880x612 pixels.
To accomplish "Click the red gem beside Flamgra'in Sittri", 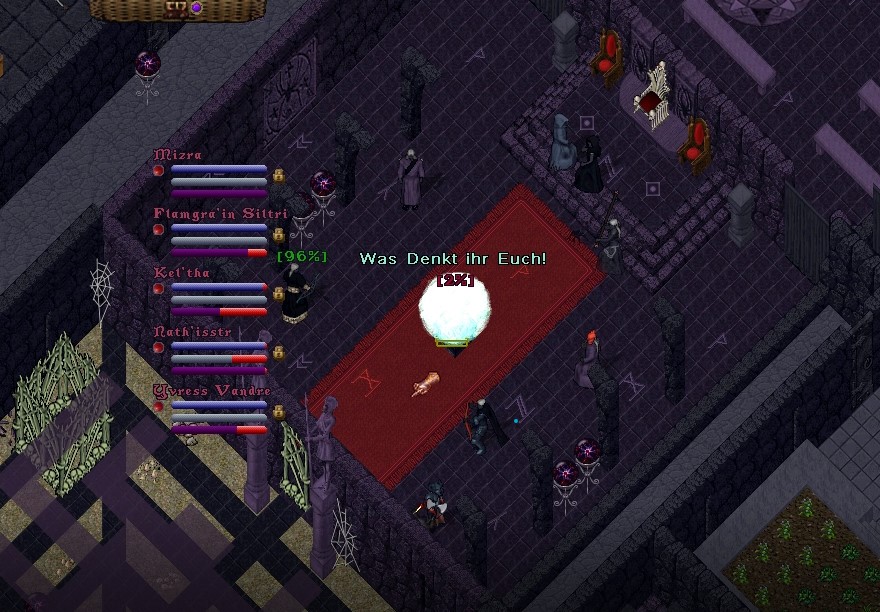I will (158, 229).
